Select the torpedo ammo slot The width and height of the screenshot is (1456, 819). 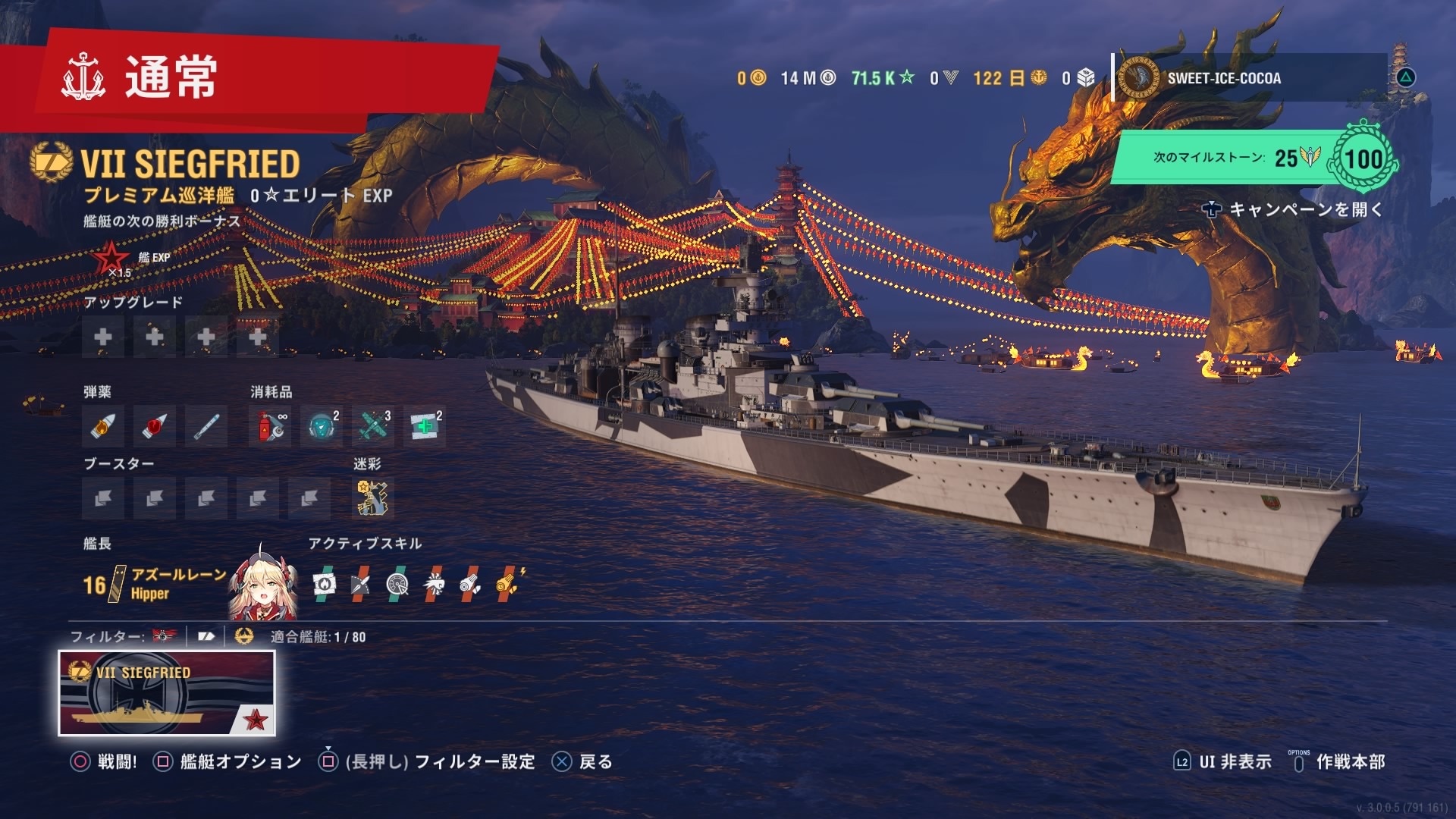(206, 426)
